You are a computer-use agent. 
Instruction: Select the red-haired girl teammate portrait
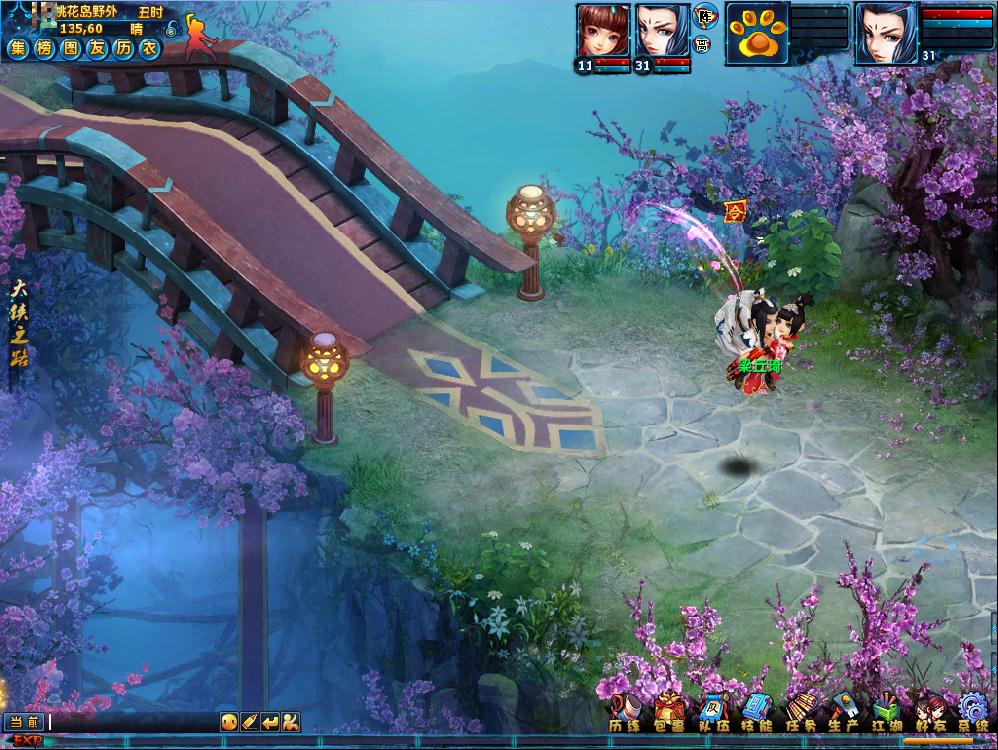click(x=603, y=32)
